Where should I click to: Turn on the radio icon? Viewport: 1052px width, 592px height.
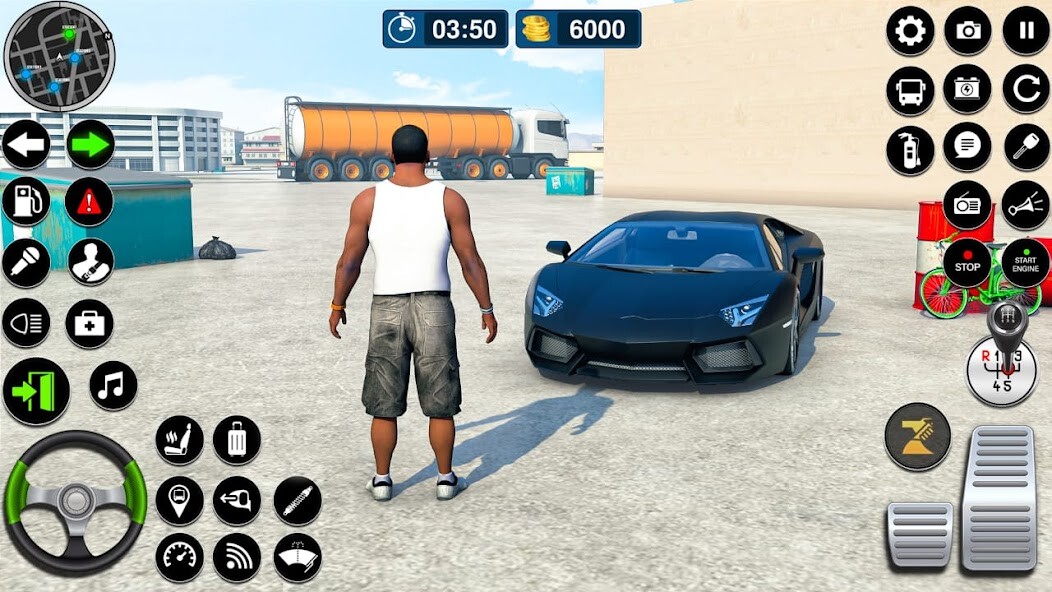tap(967, 204)
